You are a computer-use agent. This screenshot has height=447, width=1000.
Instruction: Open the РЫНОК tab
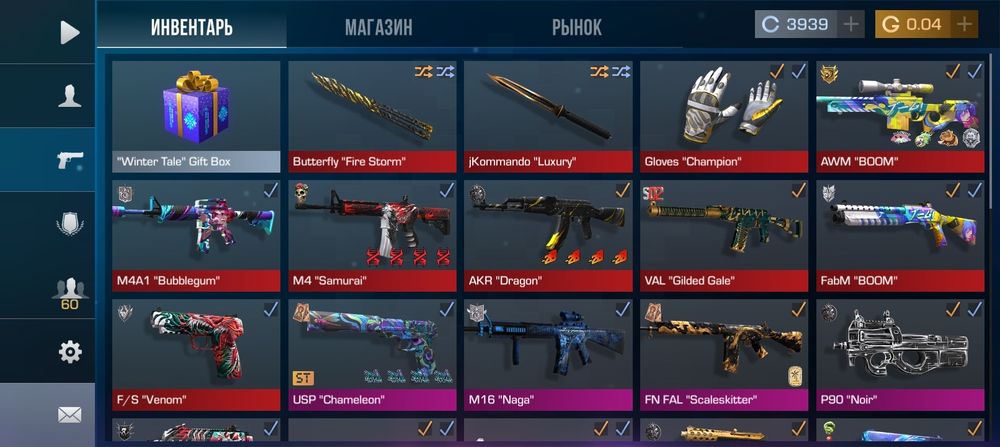point(576,27)
